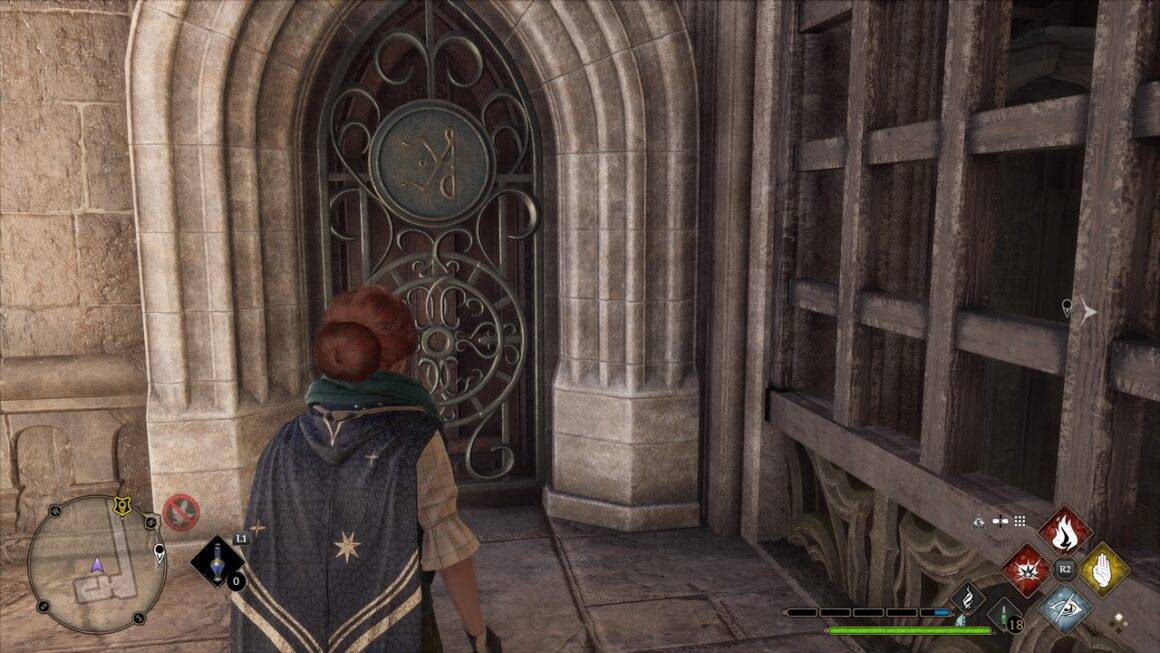Cast the yellow hand Arresto Momentum spell
This screenshot has width=1160, height=653.
pos(1103,570)
